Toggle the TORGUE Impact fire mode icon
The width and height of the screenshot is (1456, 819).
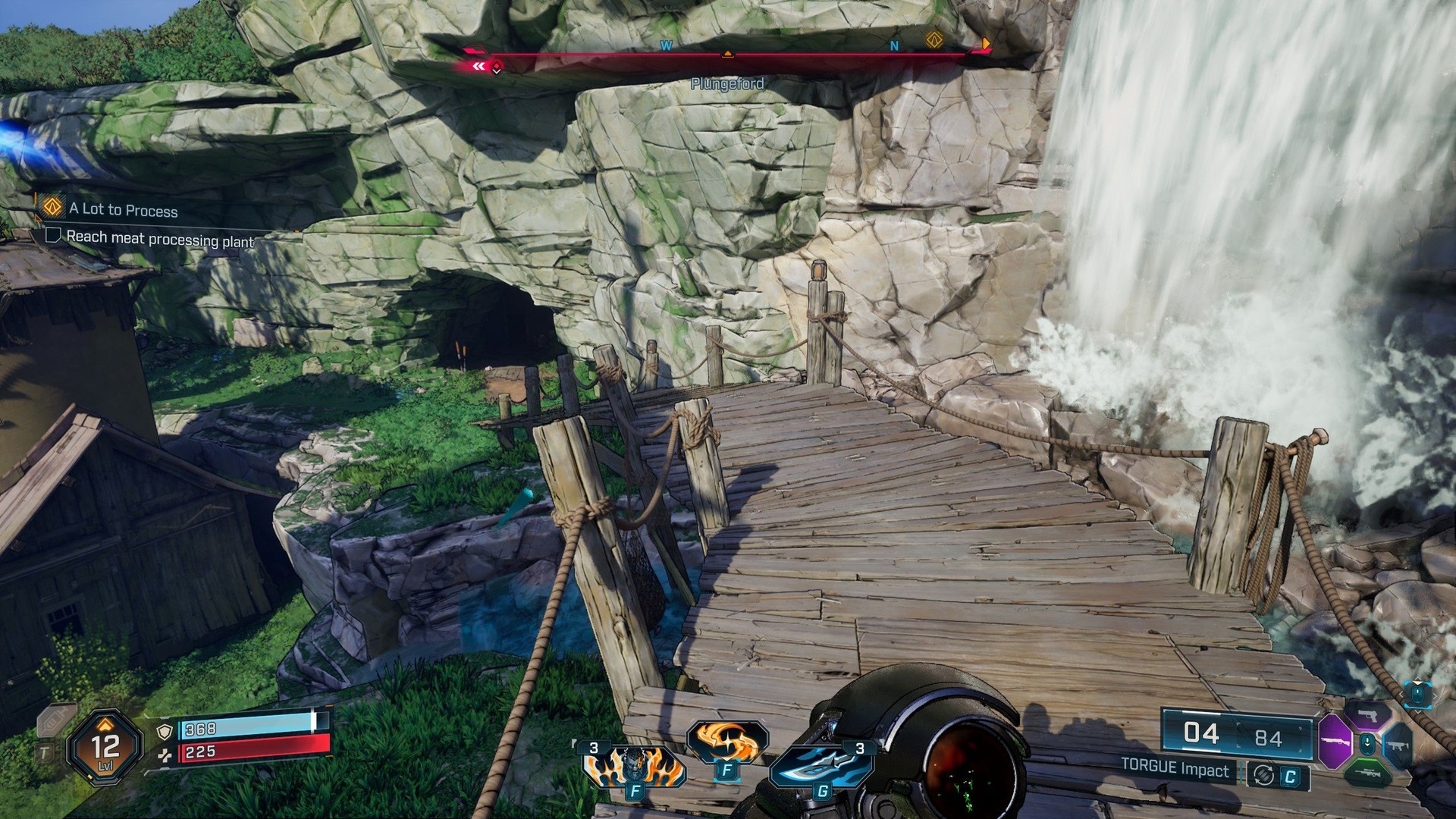(1264, 774)
